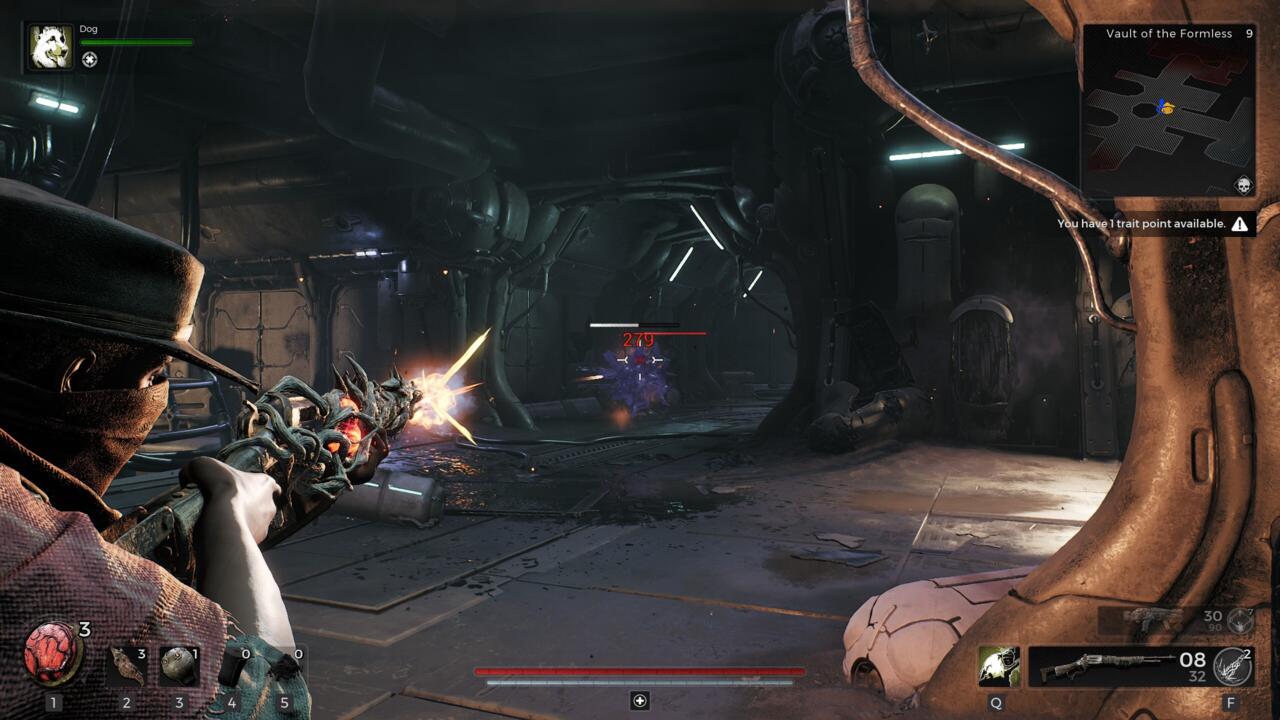
Task: Use the red relic heart
Action: tap(52, 653)
